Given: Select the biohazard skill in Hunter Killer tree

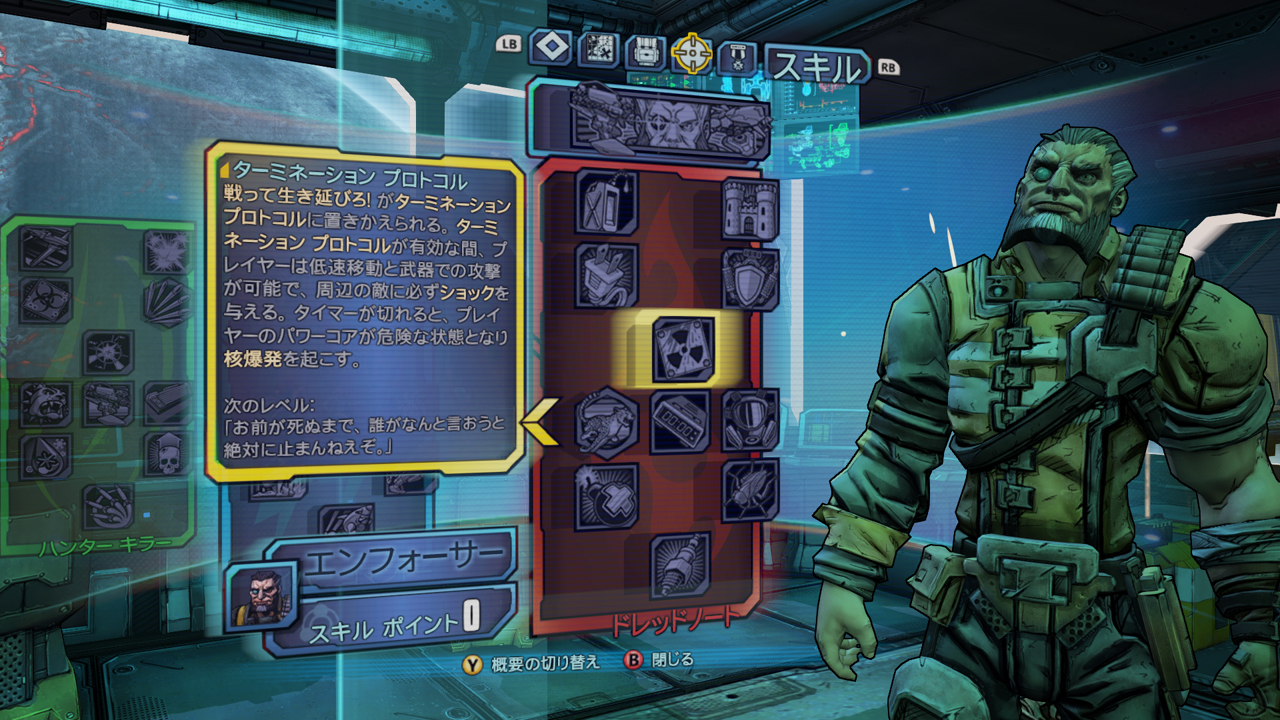Looking at the screenshot, I should (47, 297).
